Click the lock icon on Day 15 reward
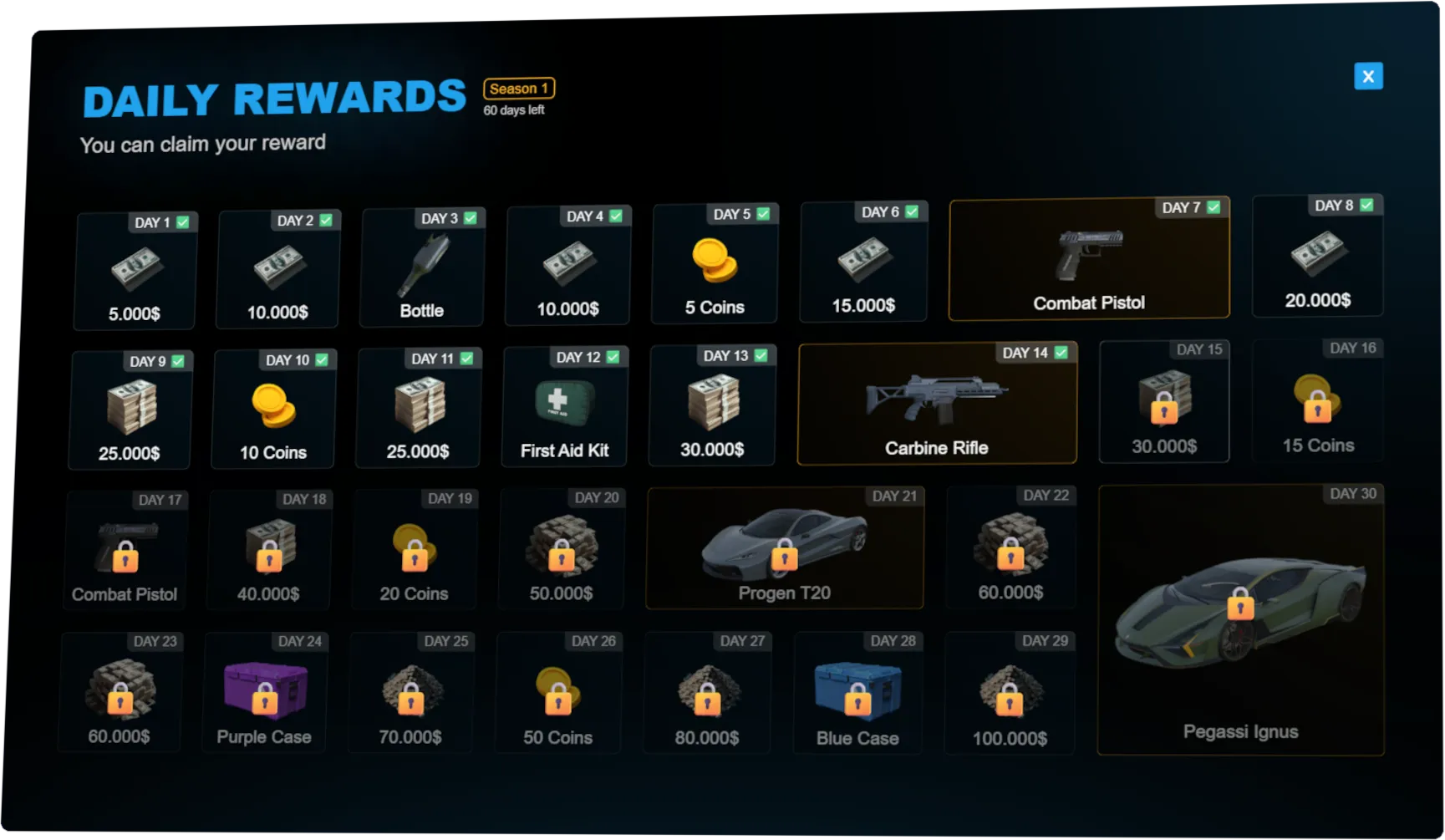This screenshot has height=840, width=1445. [1163, 410]
